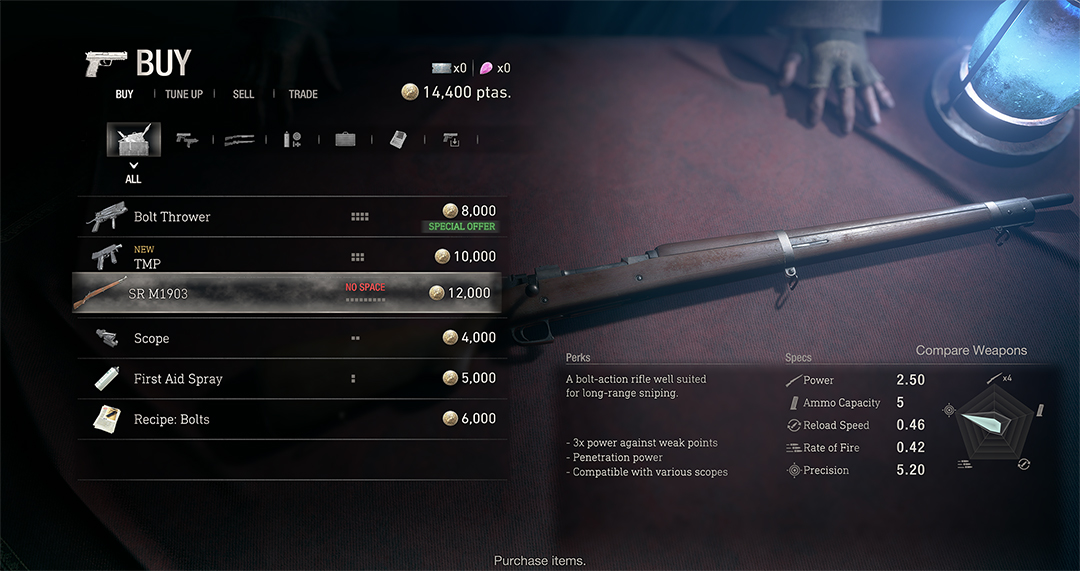Open the spray and items category
Screen dimensions: 1080x571
click(292, 140)
